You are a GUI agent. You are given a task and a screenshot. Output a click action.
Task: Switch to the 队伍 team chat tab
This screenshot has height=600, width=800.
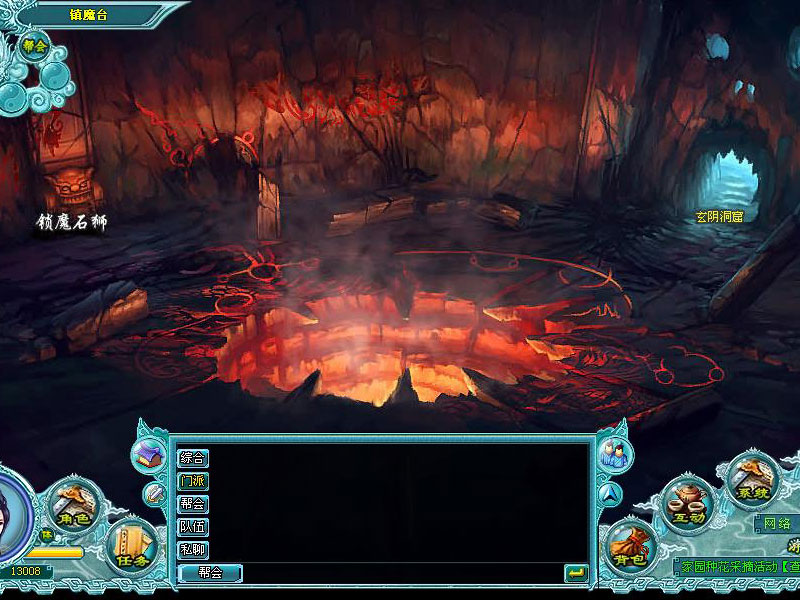(x=193, y=527)
